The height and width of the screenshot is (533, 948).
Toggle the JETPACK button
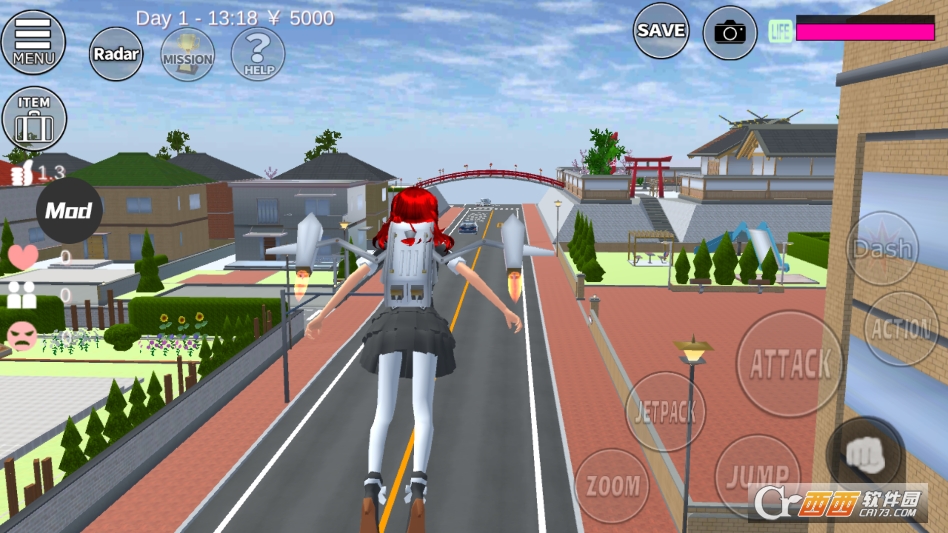click(665, 411)
